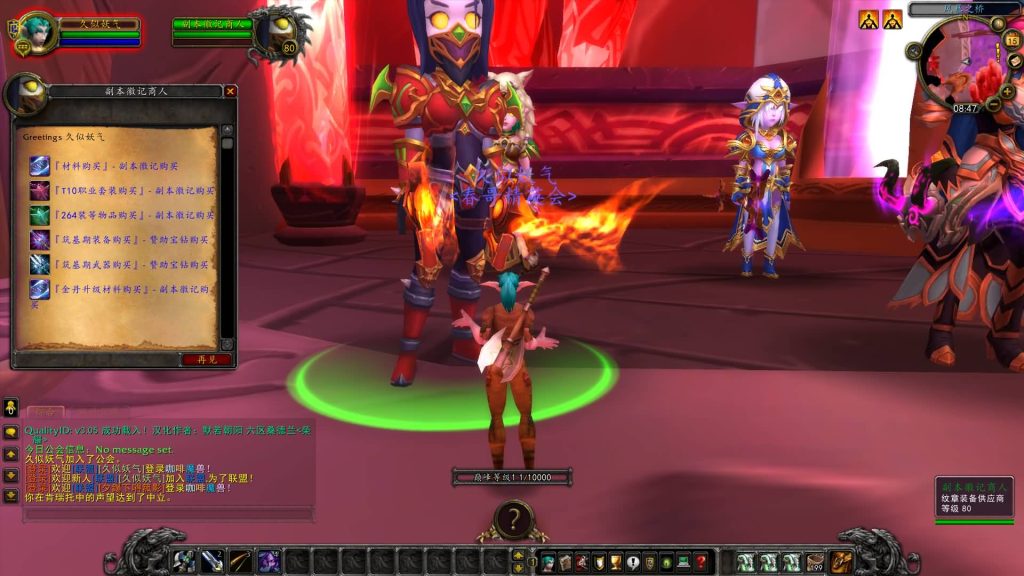Open the chat menu speech bubble button
The image size is (1024, 576).
click(x=11, y=432)
